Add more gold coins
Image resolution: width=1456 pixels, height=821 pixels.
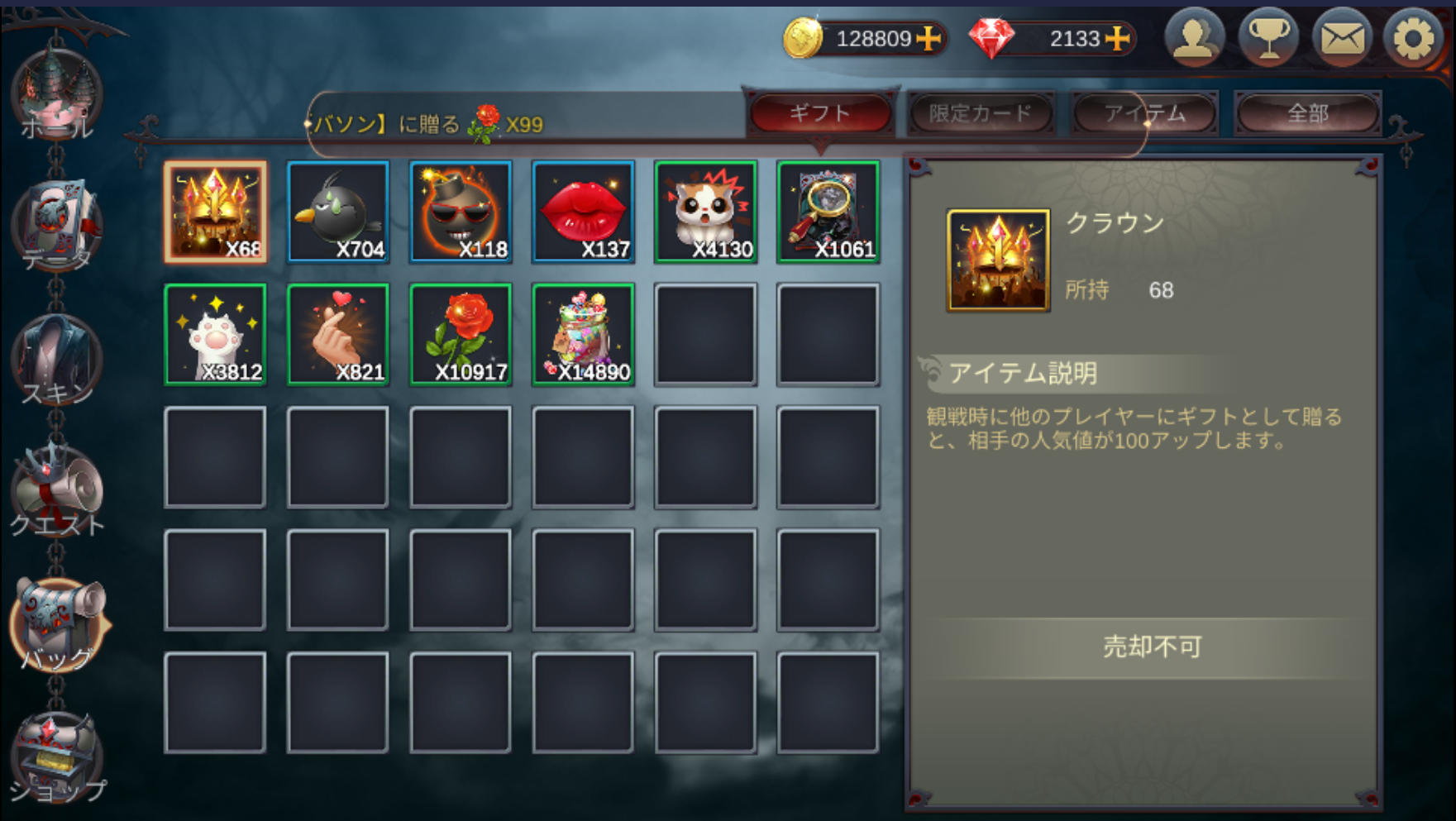click(x=929, y=38)
